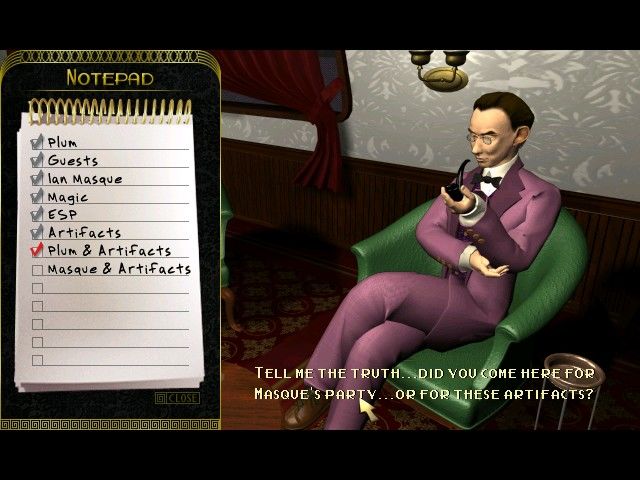
Task: Select the Plum & Artifacts entry
Action: tap(109, 251)
